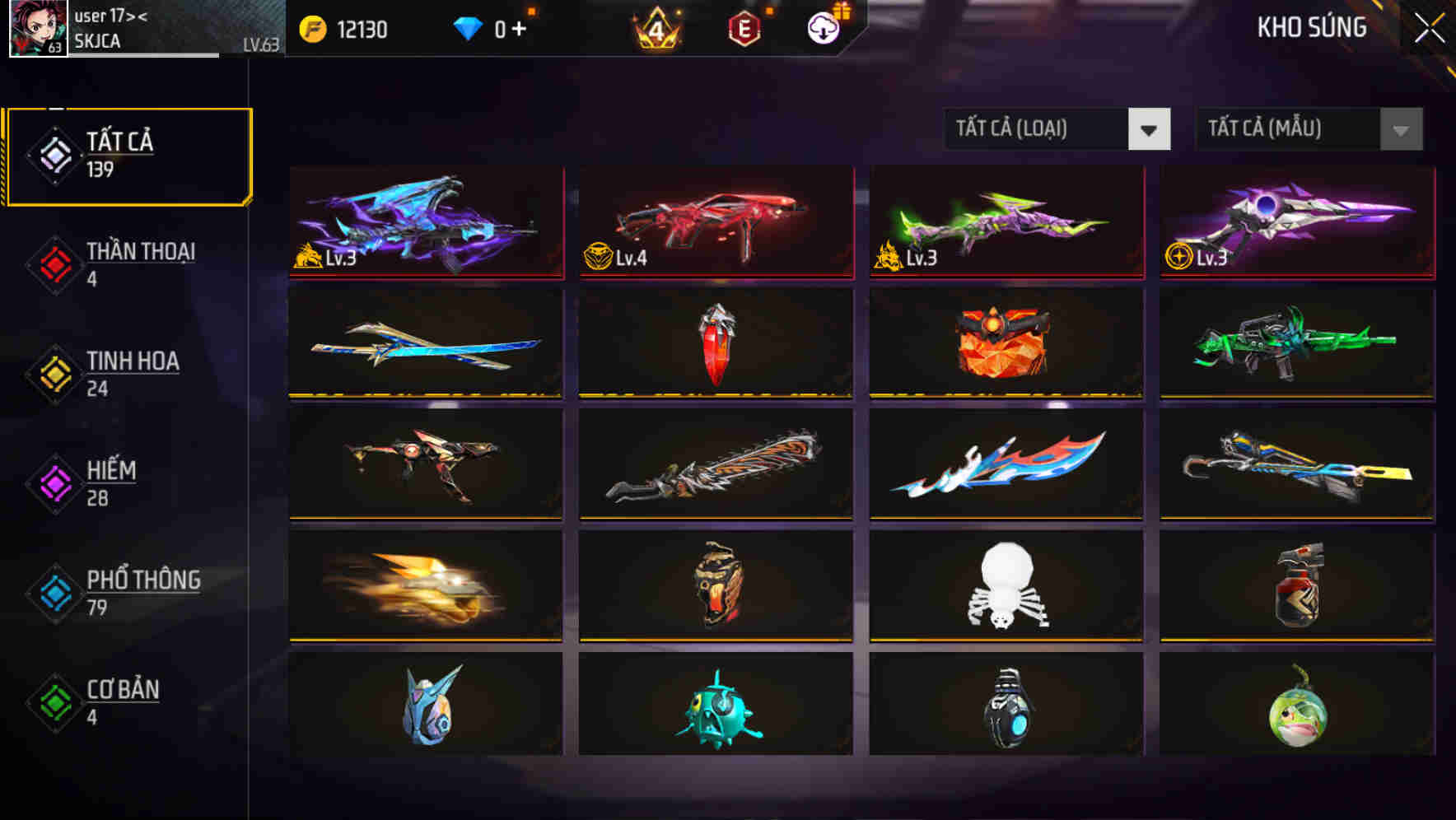Open the cloud download icon with gift badge
The width and height of the screenshot is (1456, 820).
click(x=822, y=26)
